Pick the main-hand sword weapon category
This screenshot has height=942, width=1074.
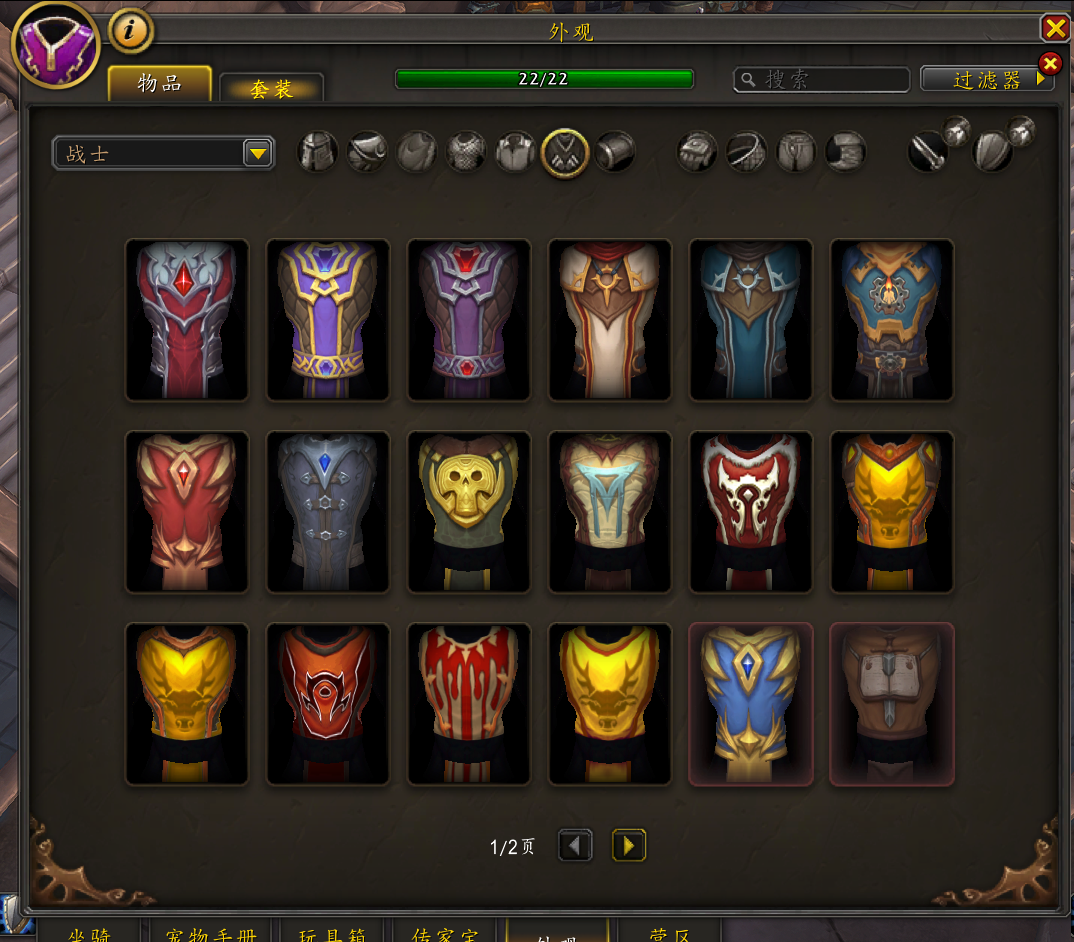928,152
